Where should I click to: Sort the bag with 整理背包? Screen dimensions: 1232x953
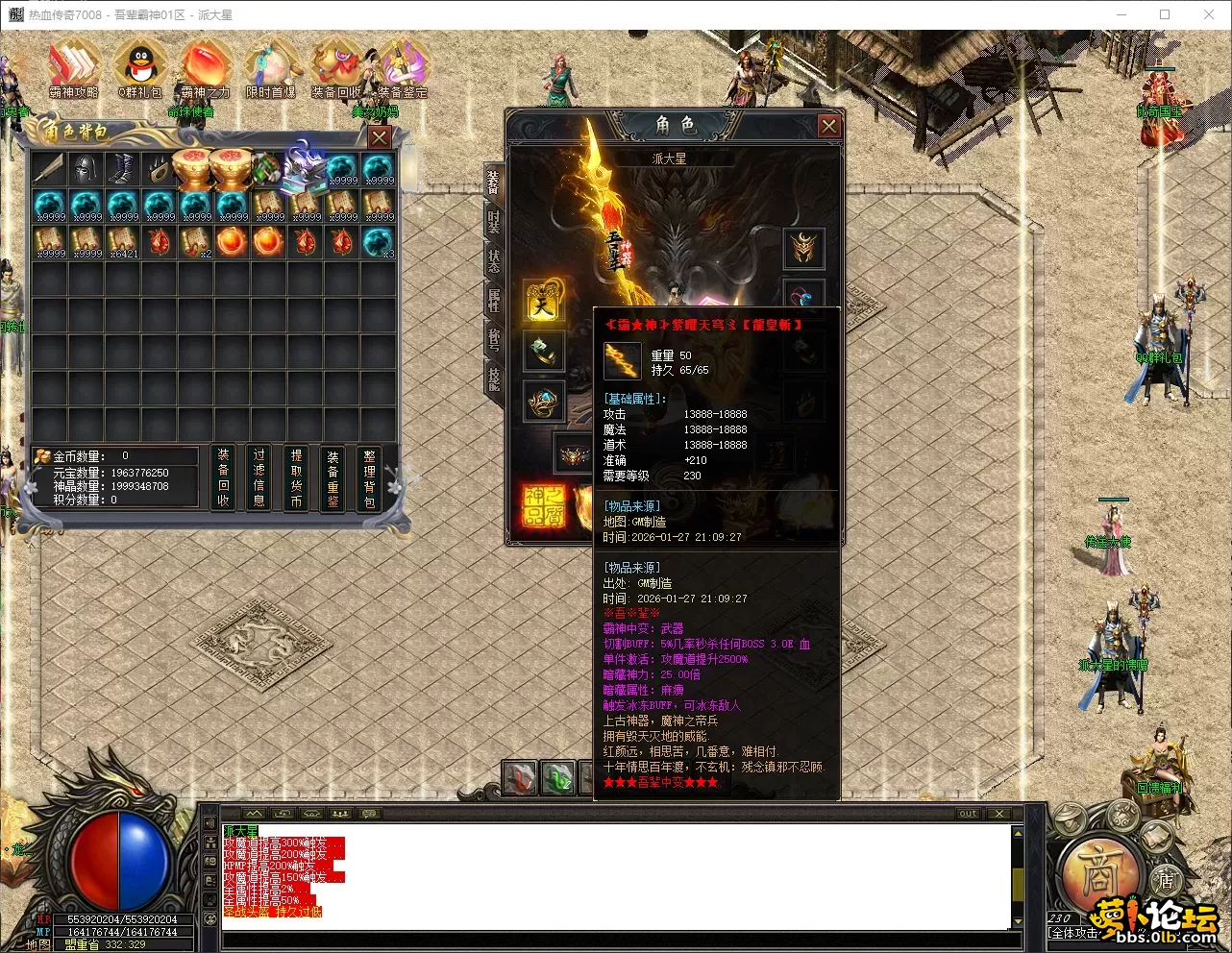pyautogui.click(x=369, y=476)
